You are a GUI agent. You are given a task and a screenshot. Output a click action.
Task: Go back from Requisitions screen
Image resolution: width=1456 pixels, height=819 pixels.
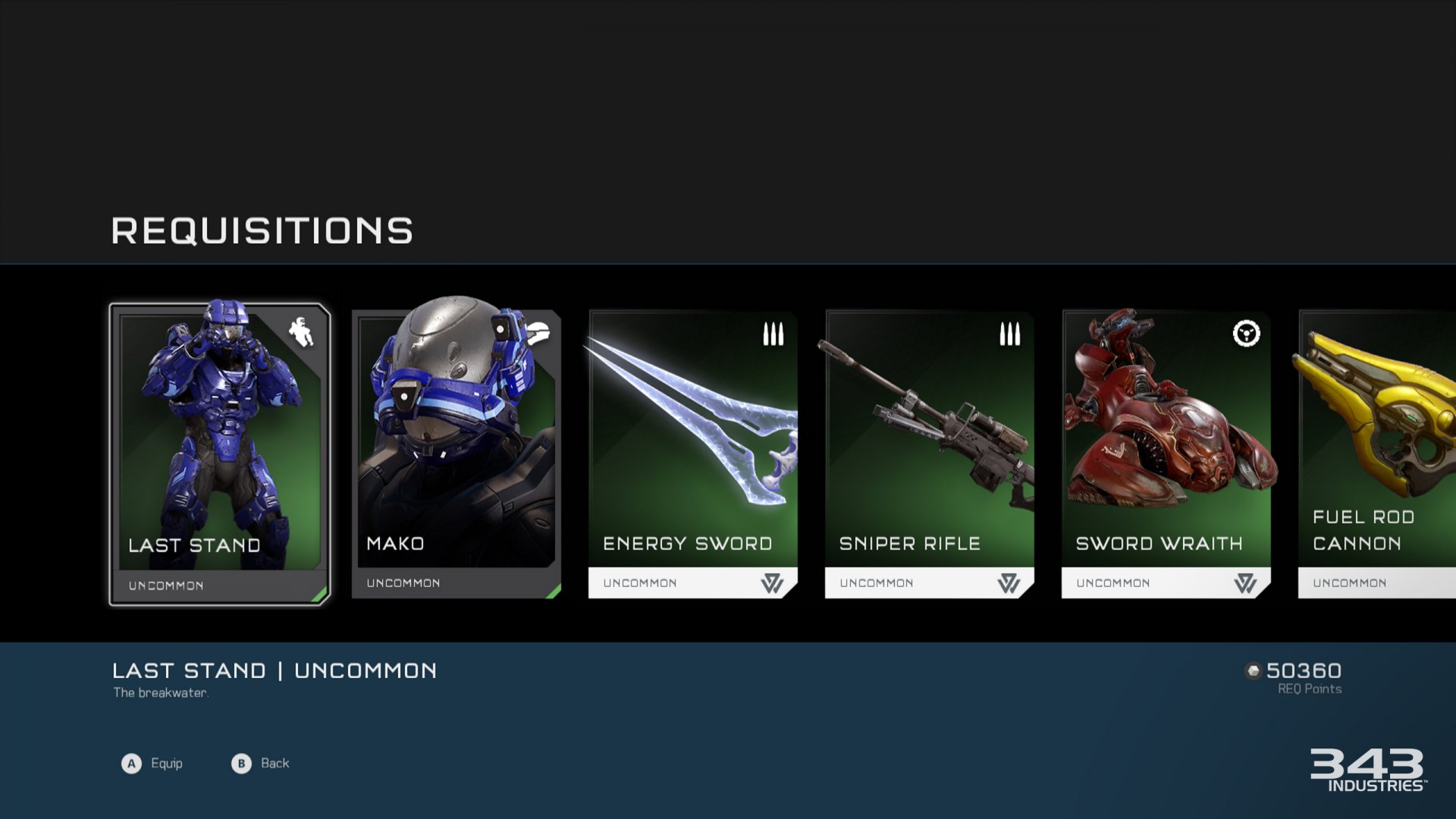261,764
